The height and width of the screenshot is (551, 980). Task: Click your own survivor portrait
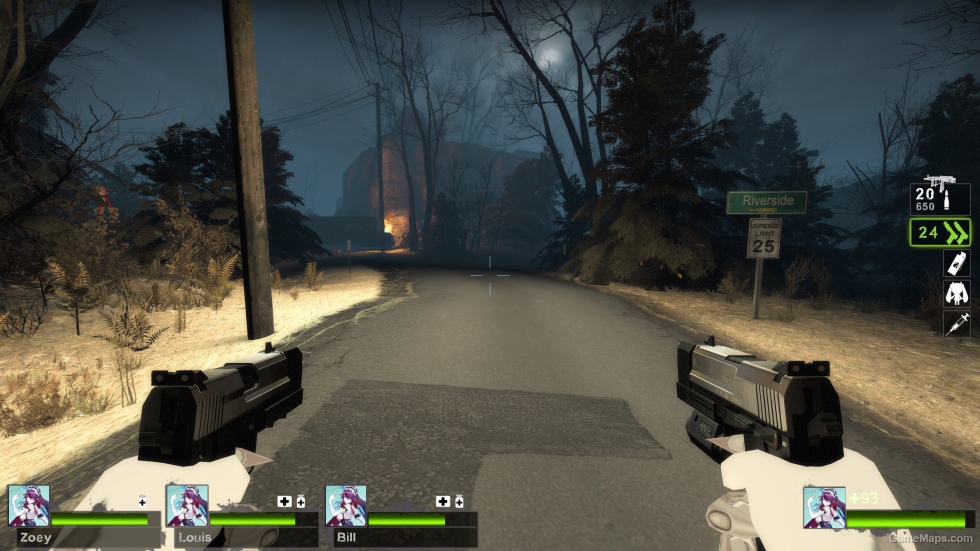pos(824,507)
